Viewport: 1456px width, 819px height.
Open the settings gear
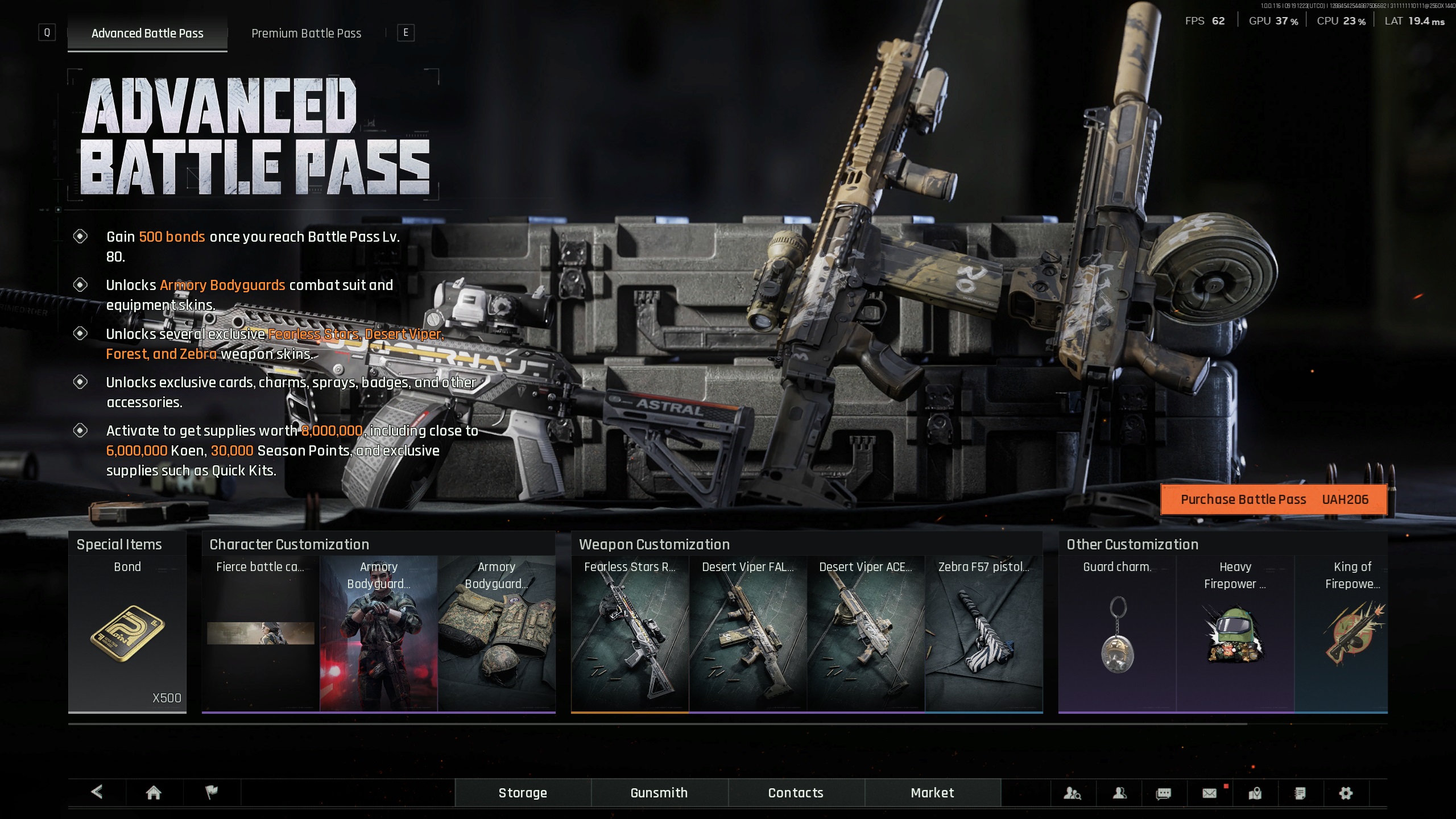(x=1346, y=793)
